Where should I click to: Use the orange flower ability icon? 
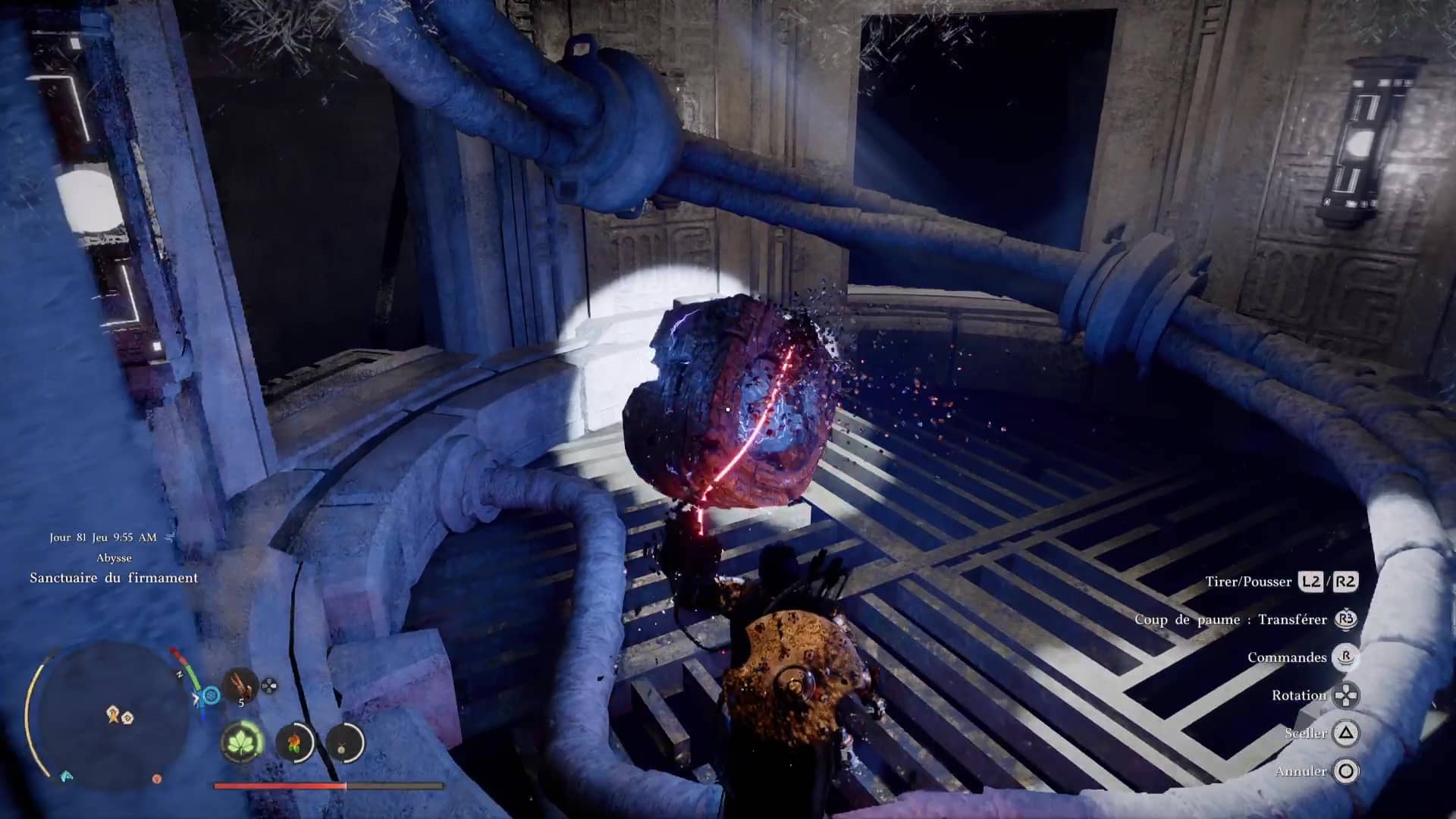click(x=294, y=742)
